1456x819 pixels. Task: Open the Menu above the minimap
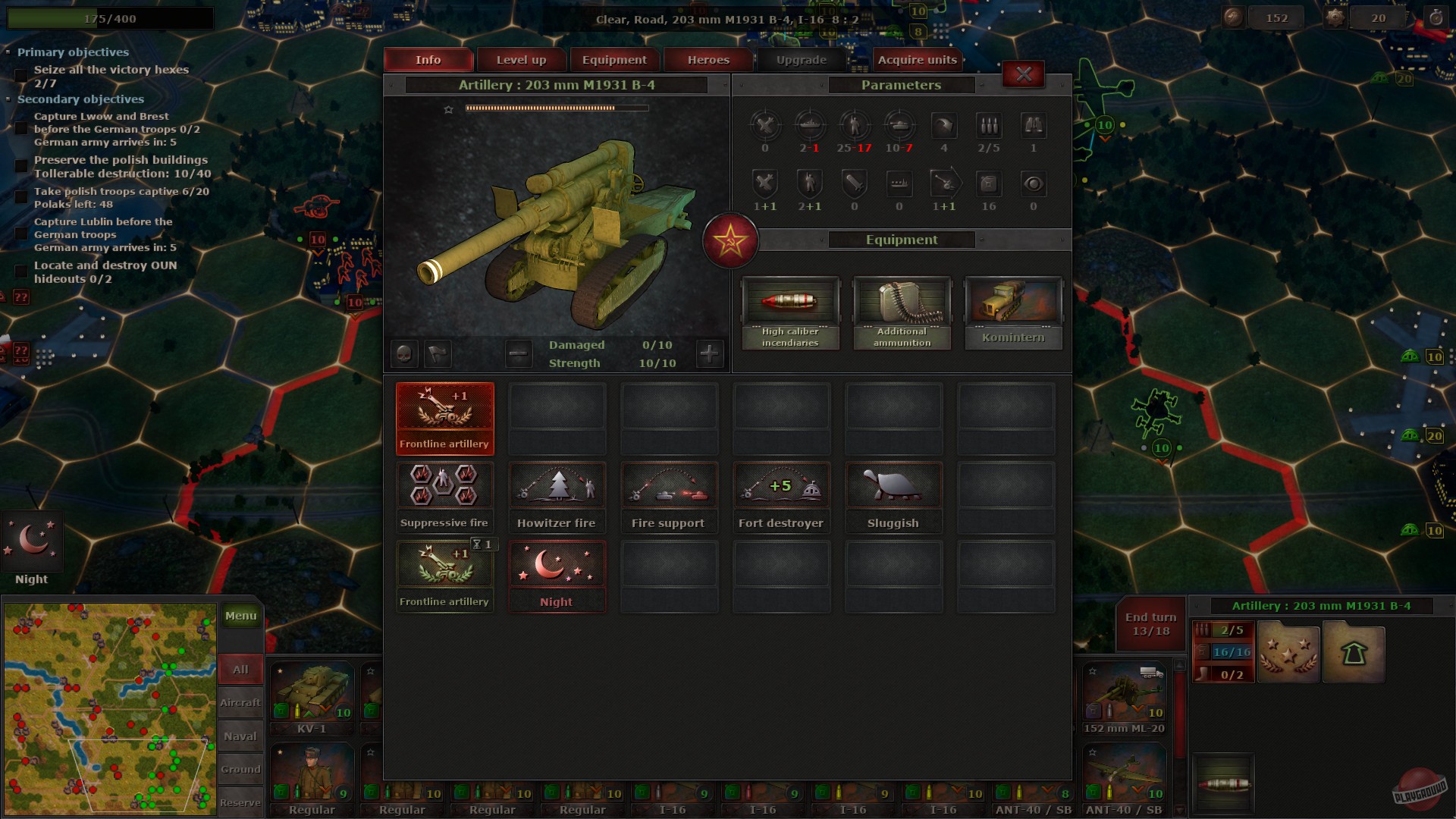[x=240, y=616]
